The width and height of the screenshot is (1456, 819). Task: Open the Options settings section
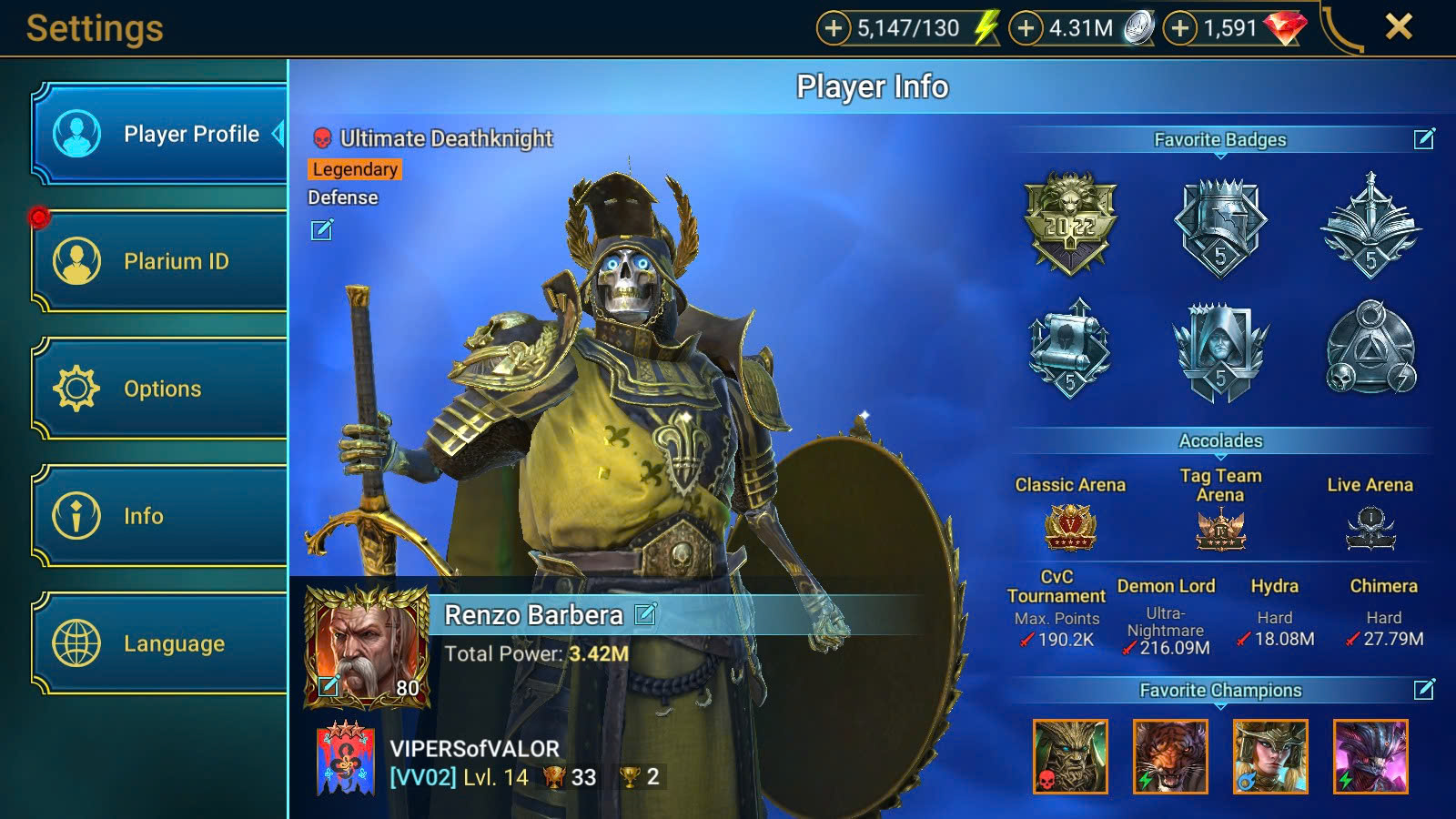click(x=160, y=389)
